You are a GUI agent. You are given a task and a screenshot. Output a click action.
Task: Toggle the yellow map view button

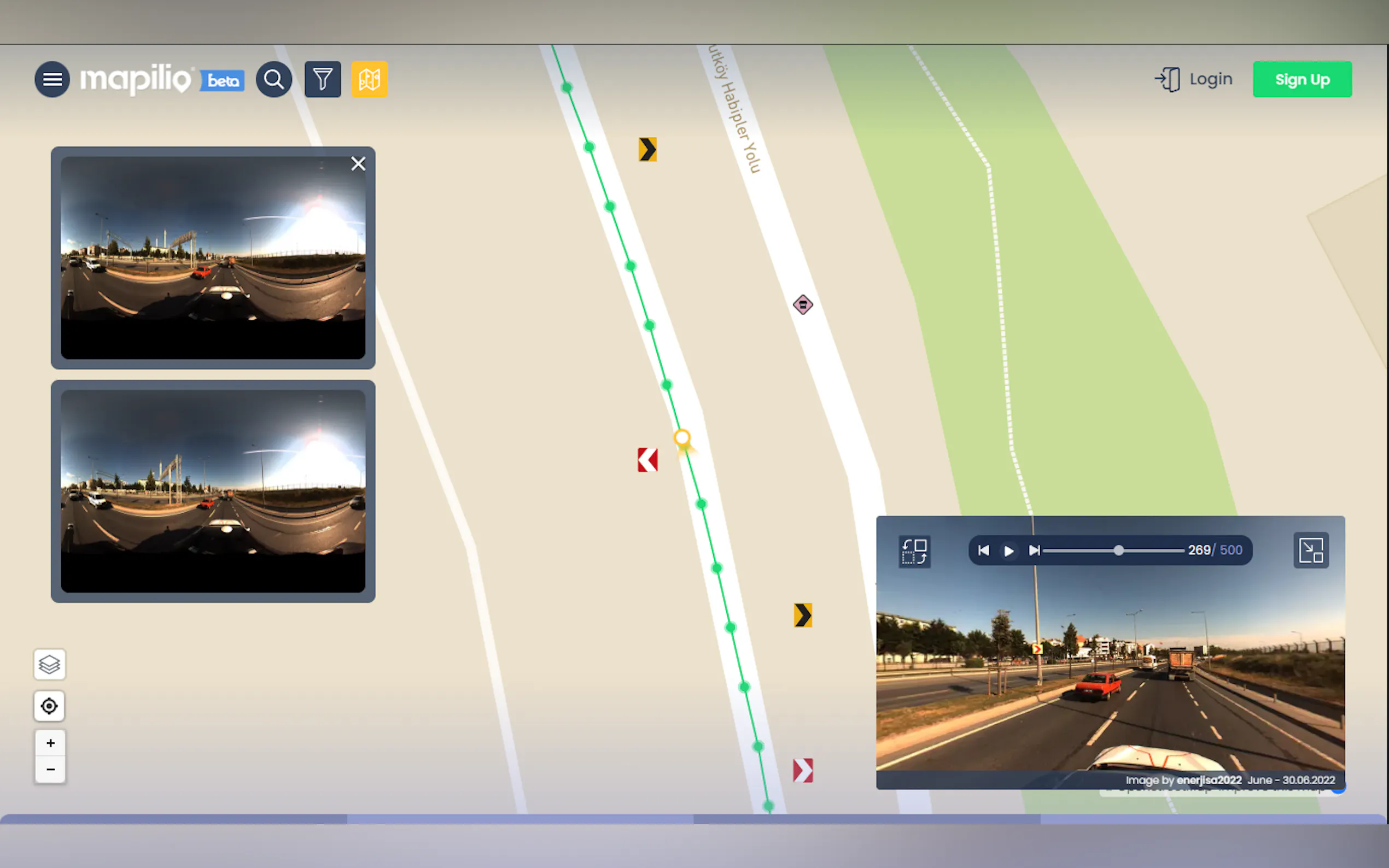point(369,79)
